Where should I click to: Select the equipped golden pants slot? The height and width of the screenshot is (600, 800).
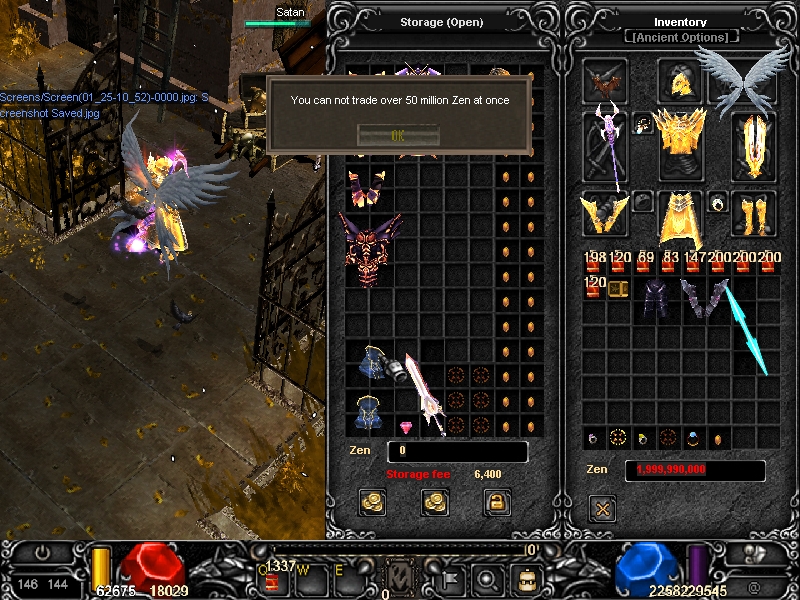pos(681,217)
